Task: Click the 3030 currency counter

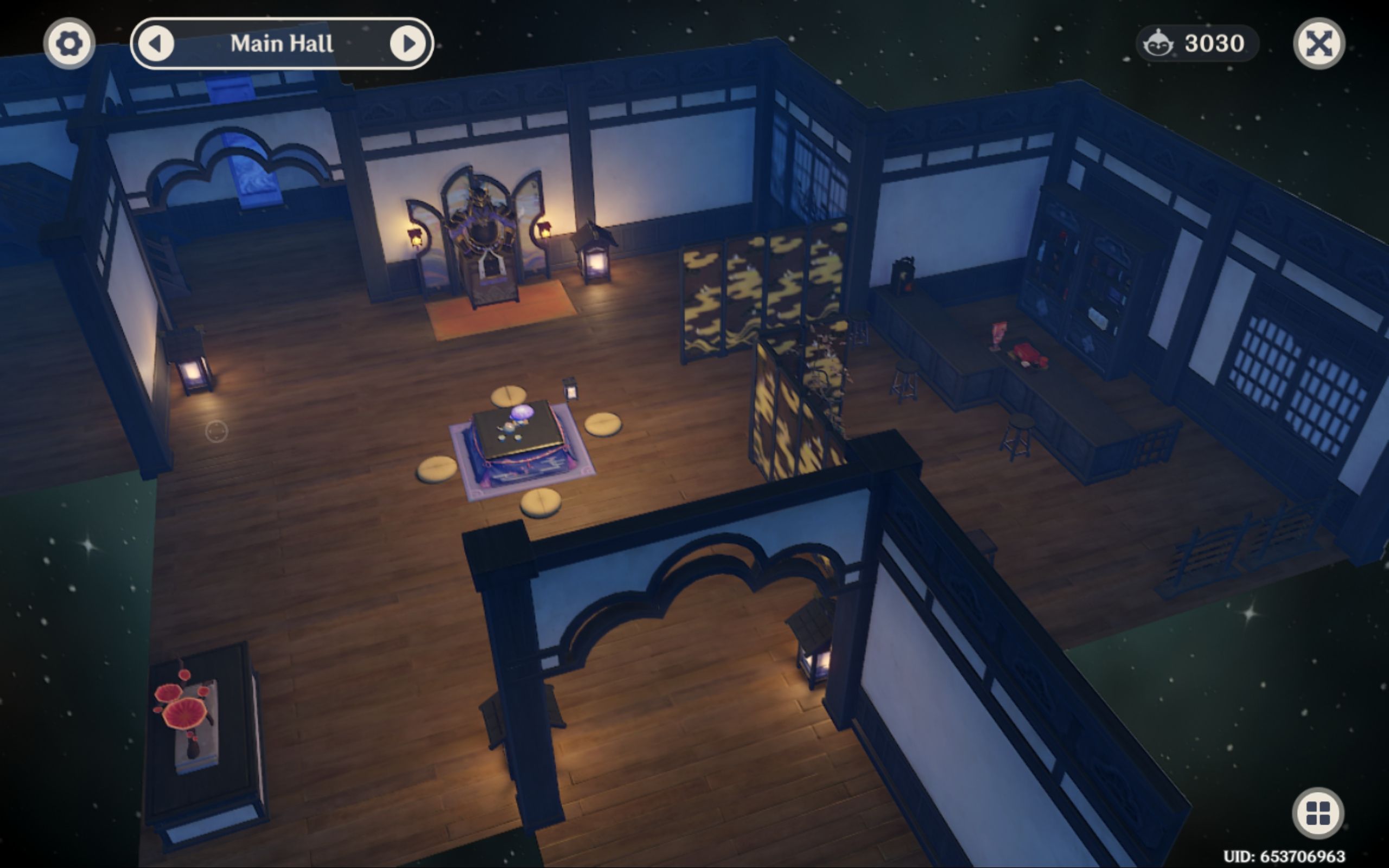Action: 1214,43
